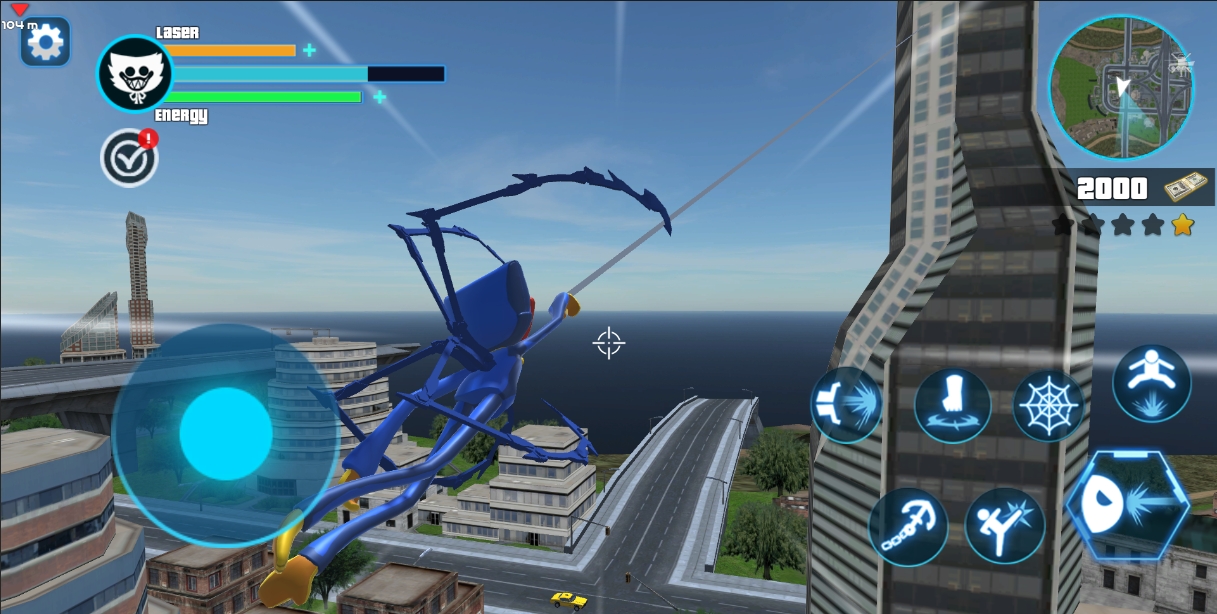Throw the chain anchor hook

(907, 525)
